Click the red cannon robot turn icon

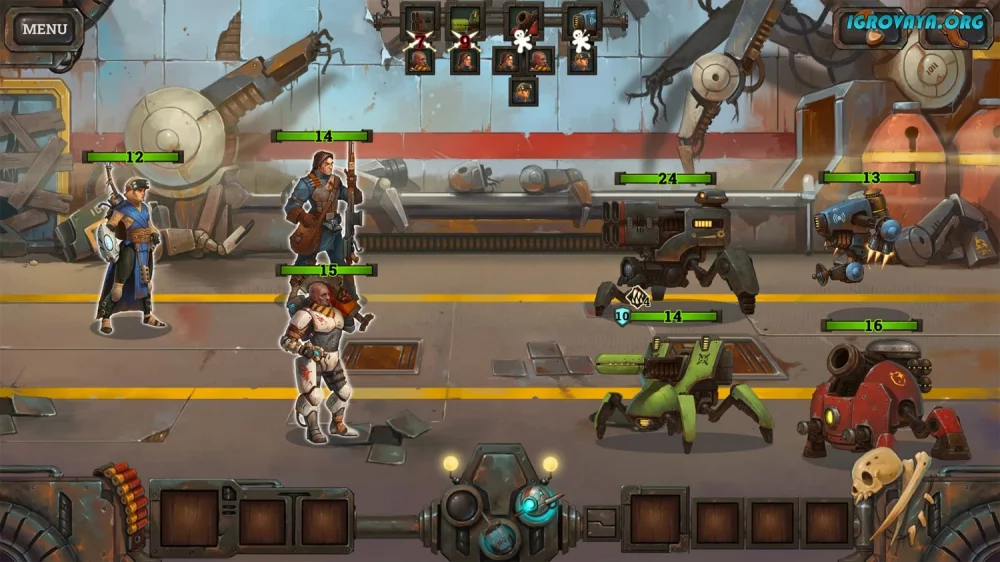(523, 20)
